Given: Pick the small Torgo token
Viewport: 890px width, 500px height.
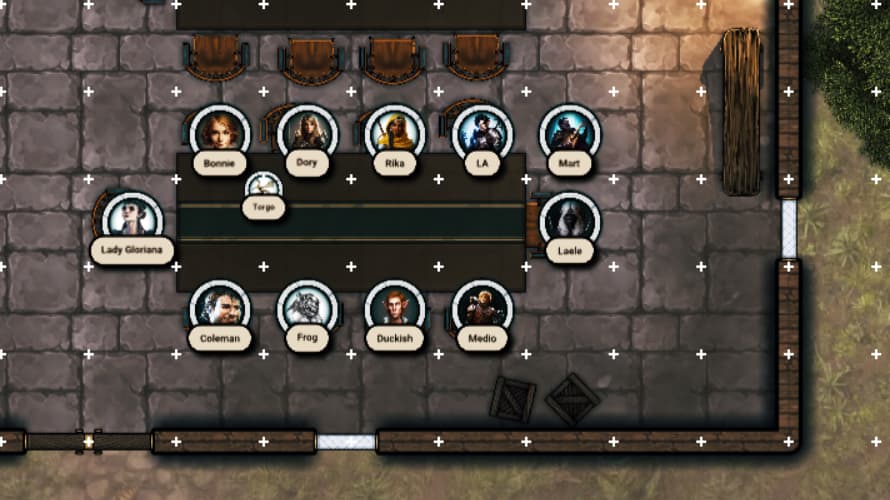Looking at the screenshot, I should click(264, 186).
